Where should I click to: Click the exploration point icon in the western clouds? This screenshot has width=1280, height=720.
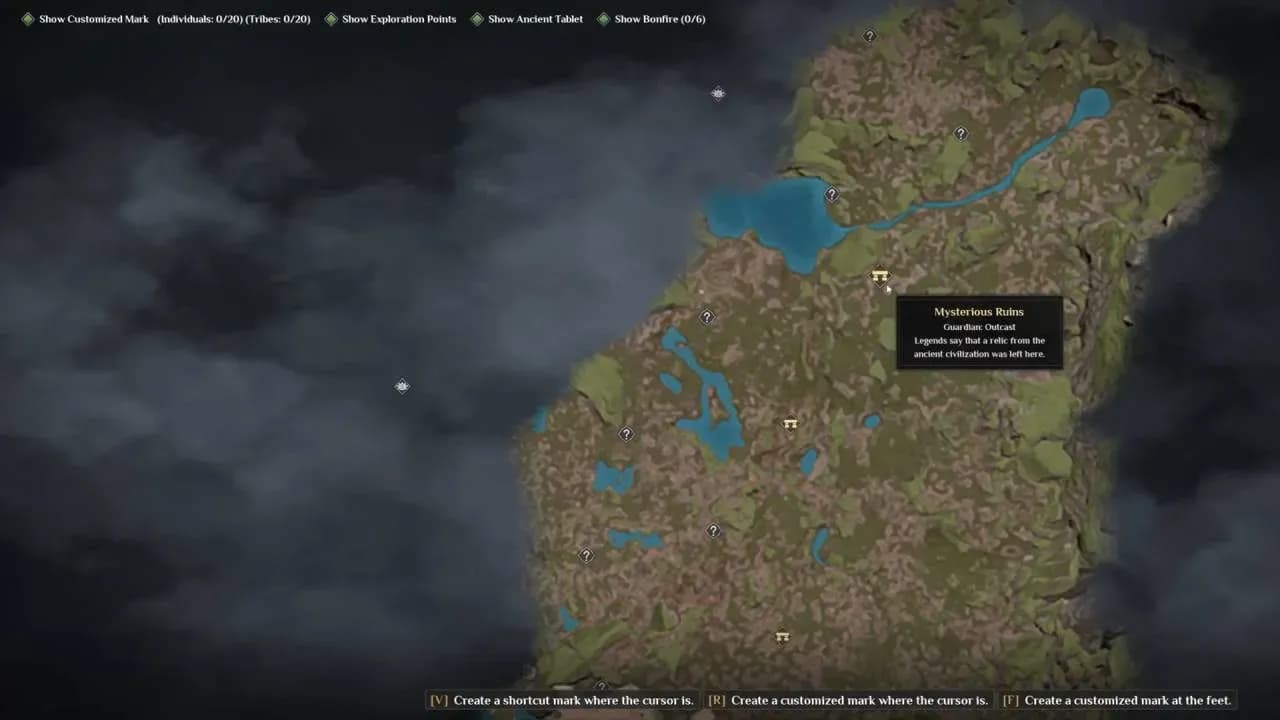[x=402, y=386]
